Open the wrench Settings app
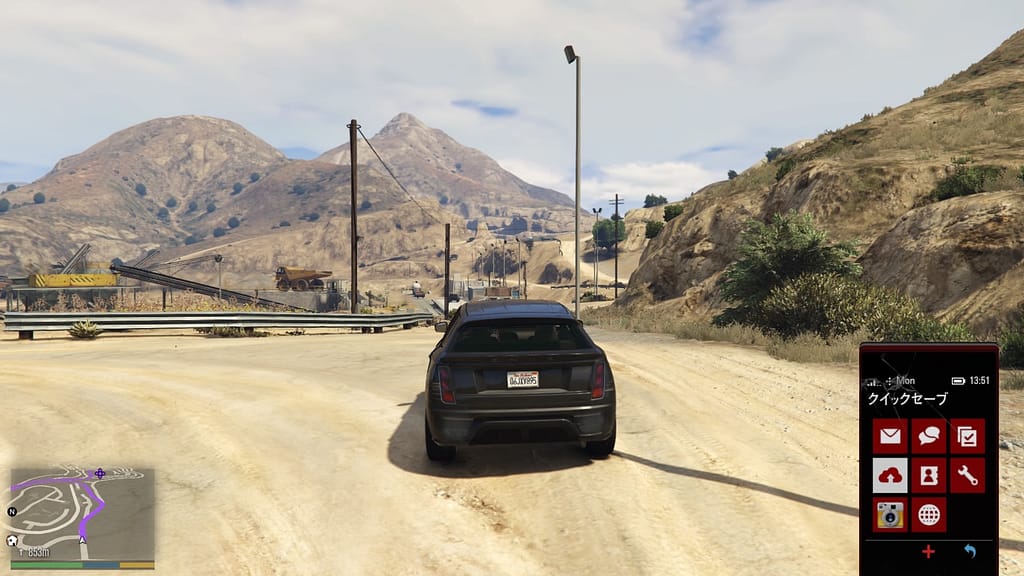 pyautogui.click(x=967, y=475)
